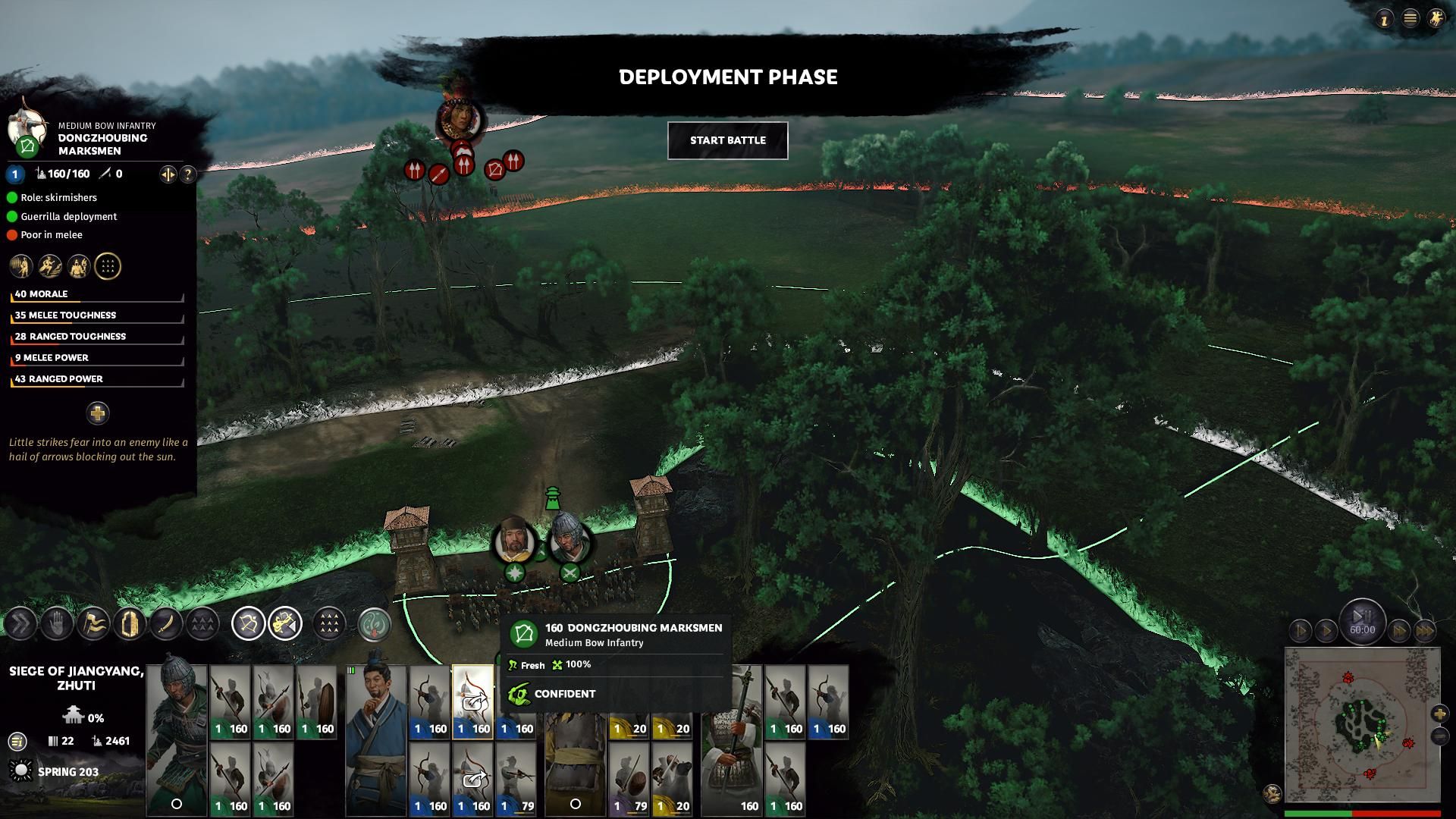Expand unit stats with the plus button
Viewport: 1456px width, 819px height.
click(x=97, y=413)
